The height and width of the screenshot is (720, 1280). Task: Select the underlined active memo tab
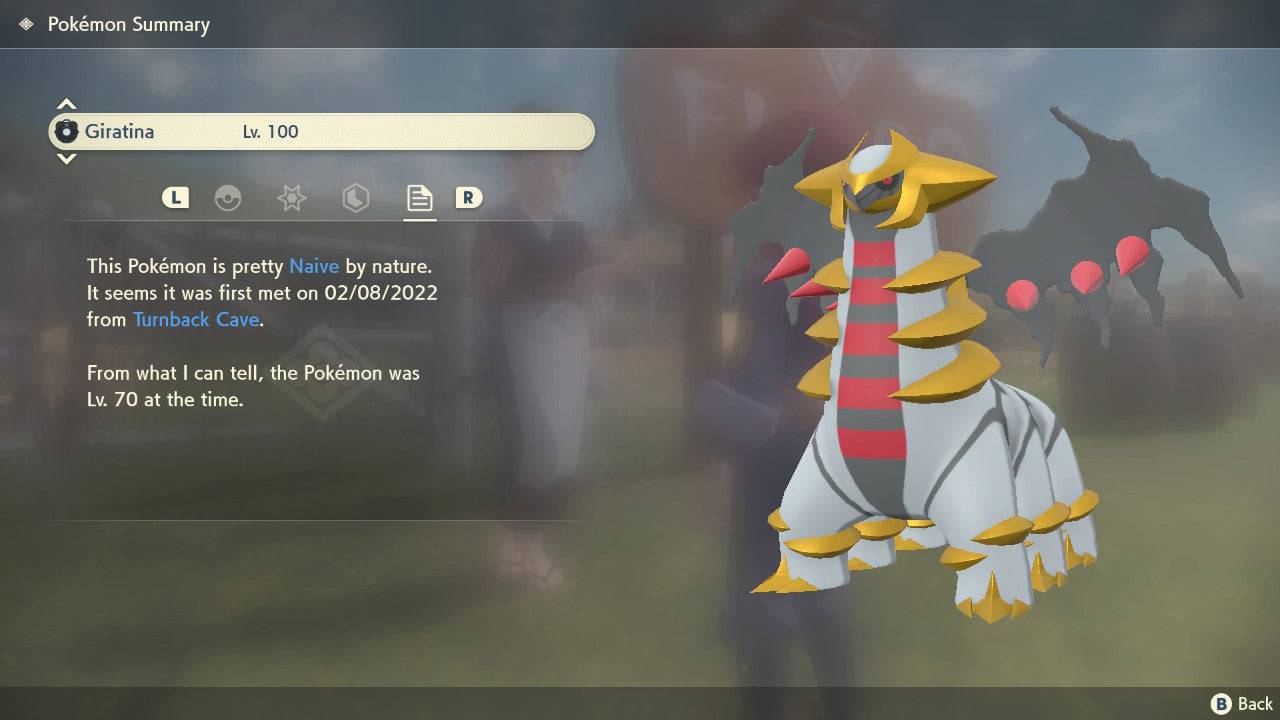point(418,198)
